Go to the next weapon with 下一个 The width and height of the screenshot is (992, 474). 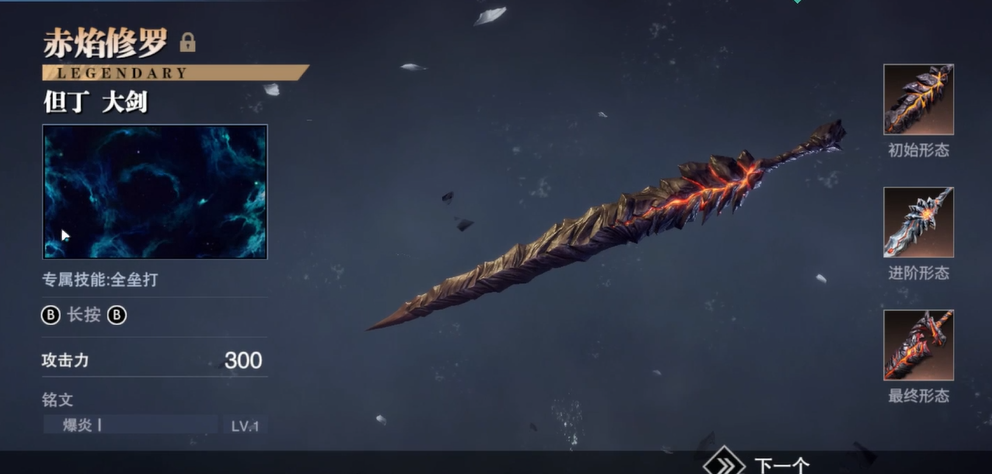tap(760, 464)
